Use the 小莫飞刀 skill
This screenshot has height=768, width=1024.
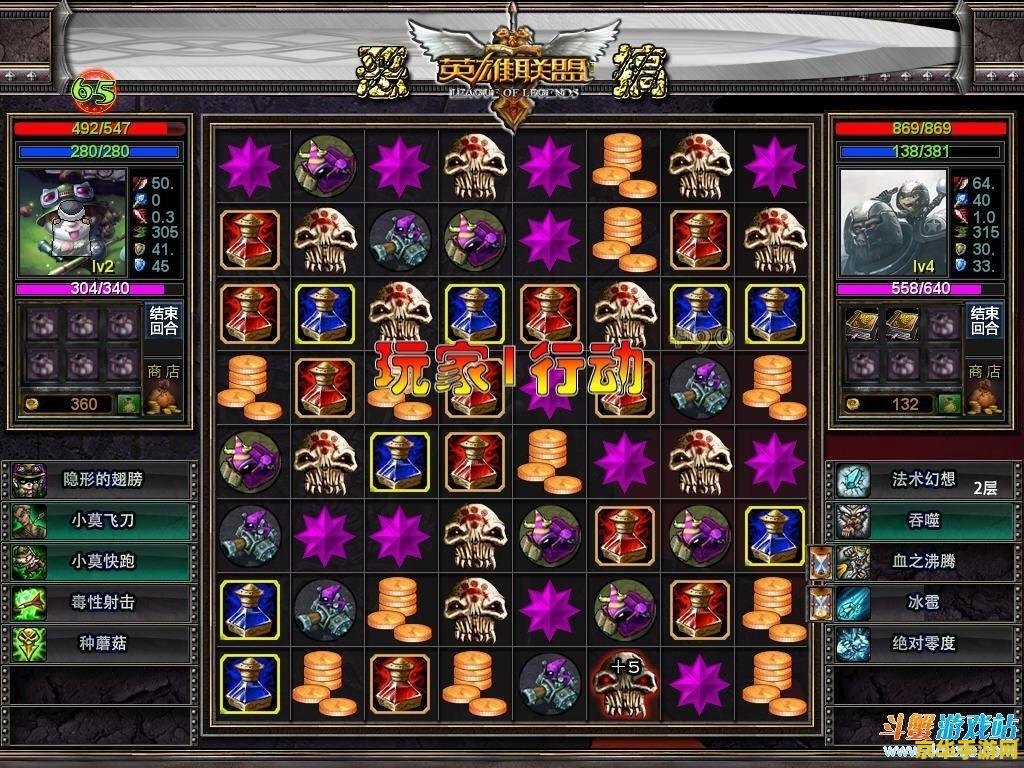[x=102, y=521]
